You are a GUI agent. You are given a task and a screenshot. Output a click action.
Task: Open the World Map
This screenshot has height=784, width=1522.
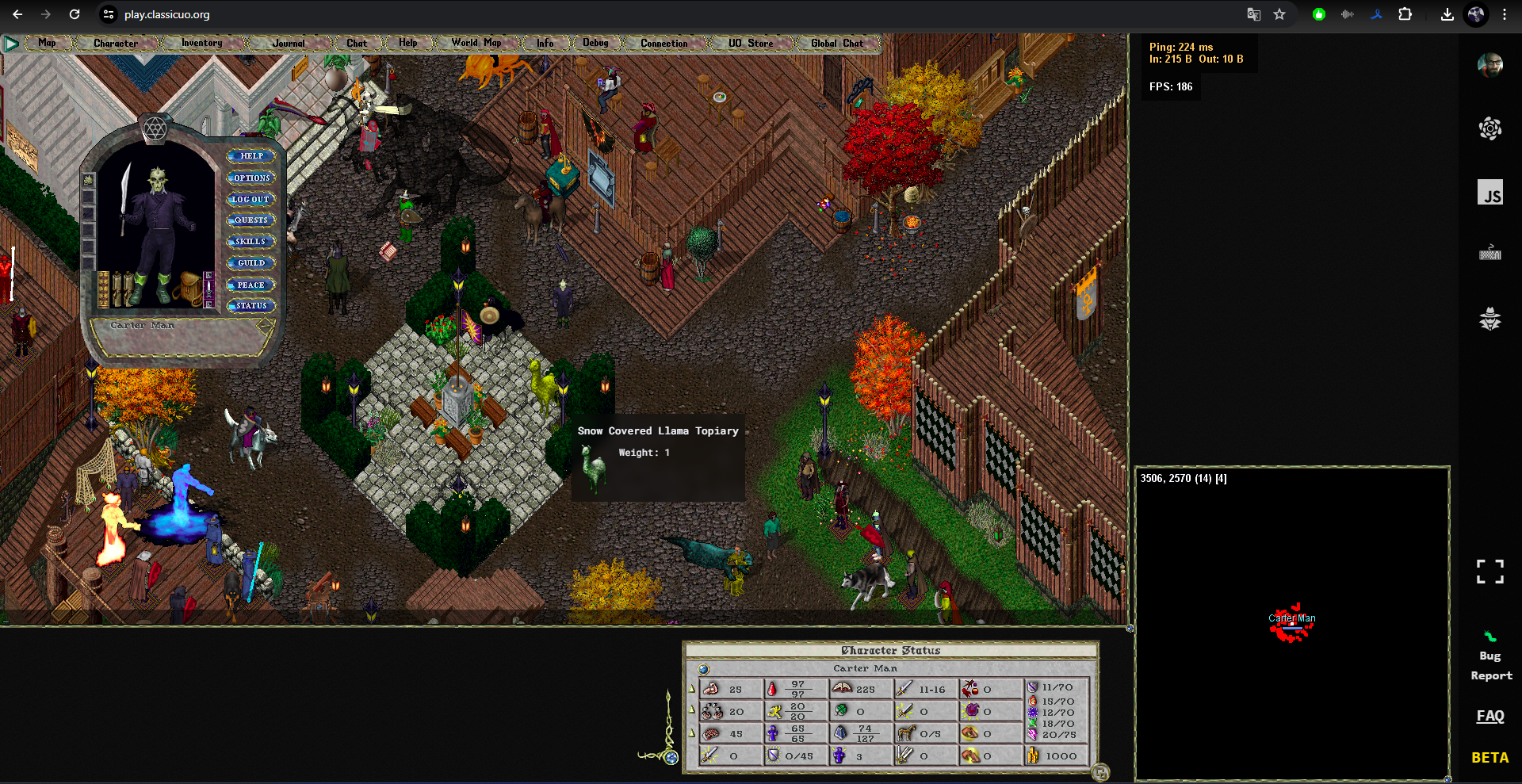point(476,43)
